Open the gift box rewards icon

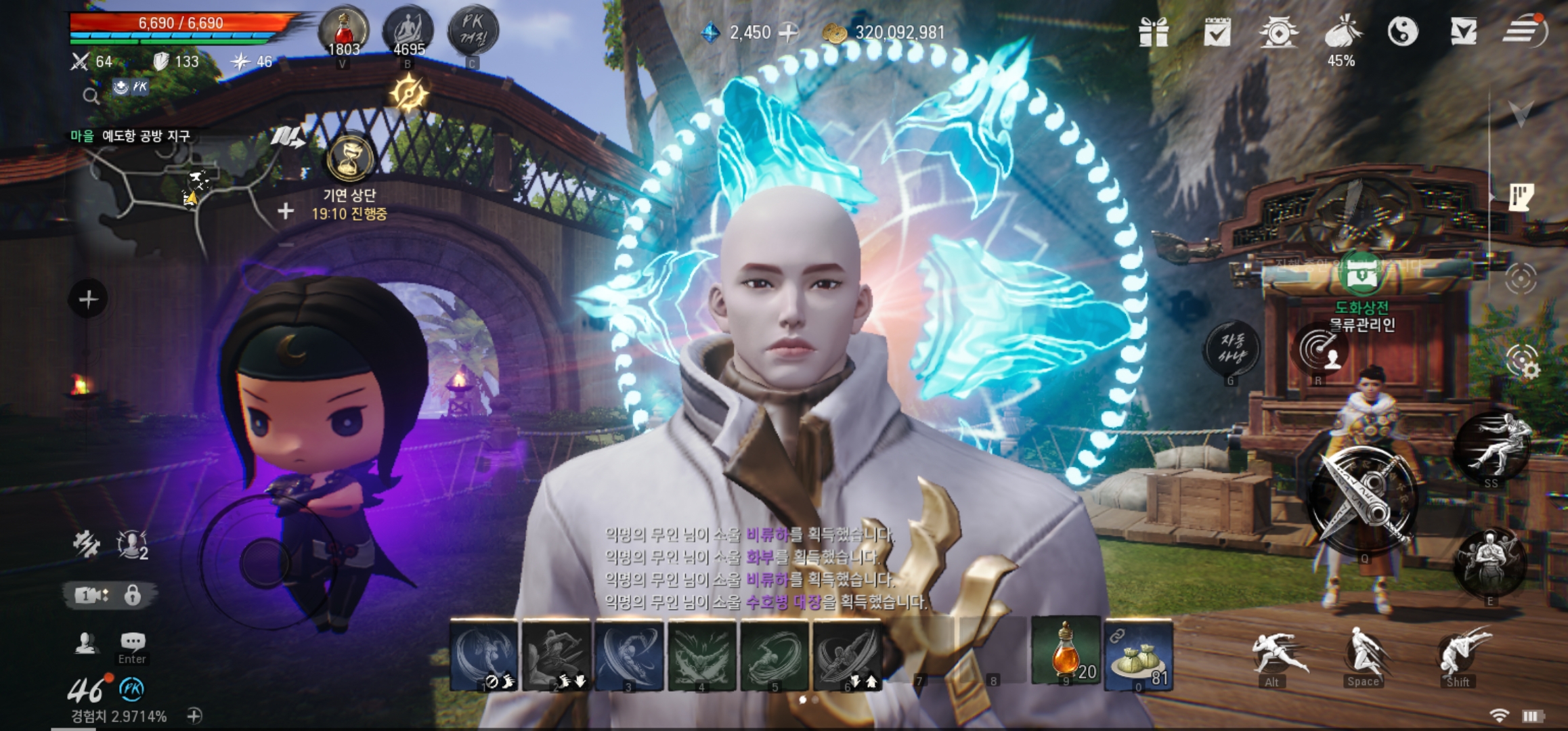(x=1154, y=32)
